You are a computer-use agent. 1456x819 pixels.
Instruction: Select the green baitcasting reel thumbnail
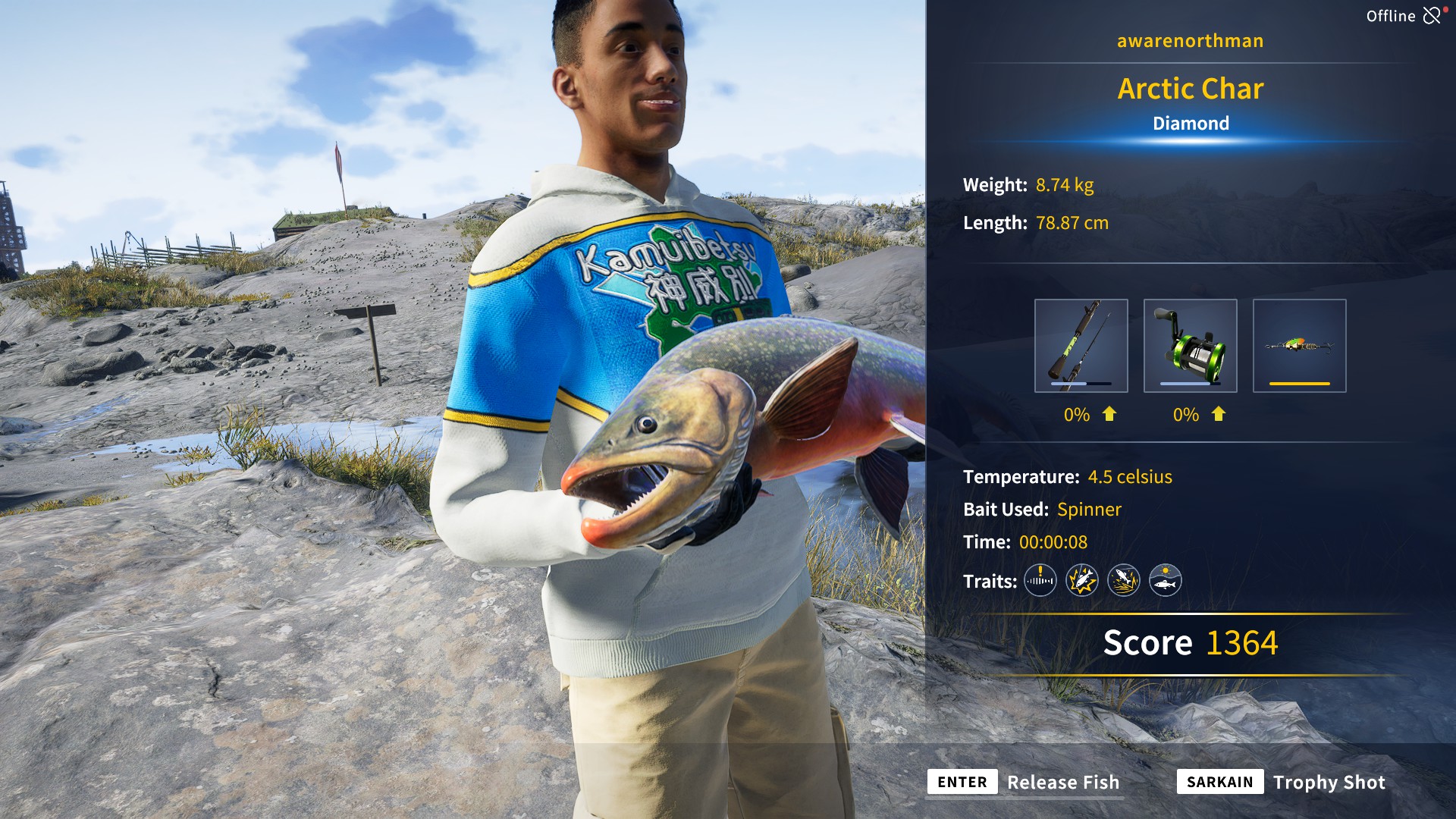(x=1190, y=346)
